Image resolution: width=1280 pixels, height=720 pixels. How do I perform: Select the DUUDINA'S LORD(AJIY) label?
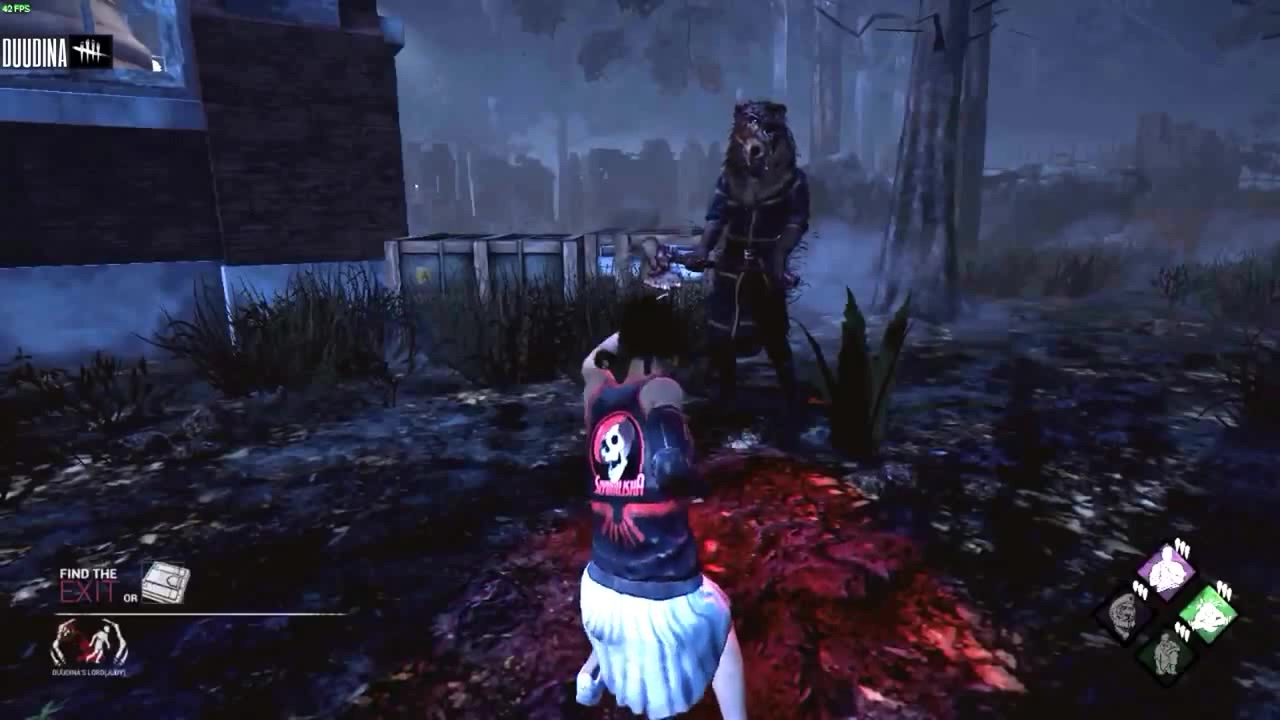[x=89, y=673]
